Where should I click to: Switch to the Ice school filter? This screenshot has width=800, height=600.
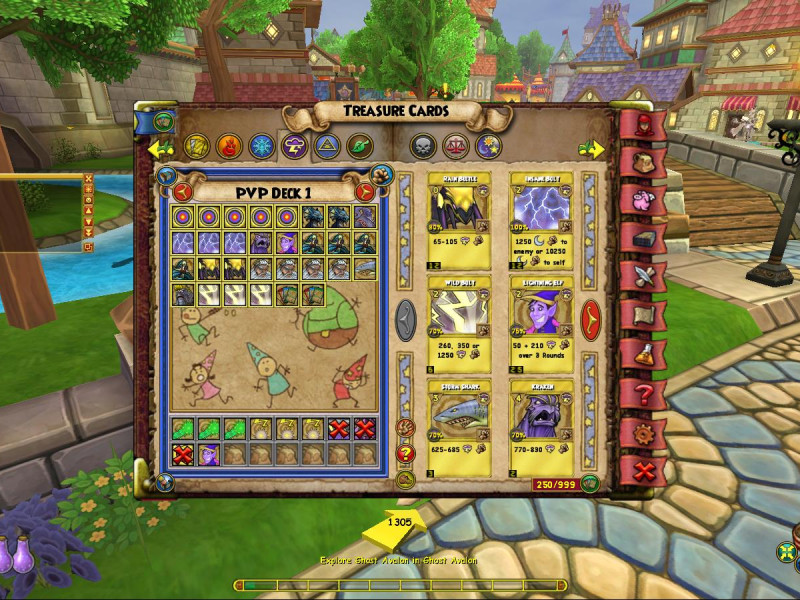pos(261,147)
